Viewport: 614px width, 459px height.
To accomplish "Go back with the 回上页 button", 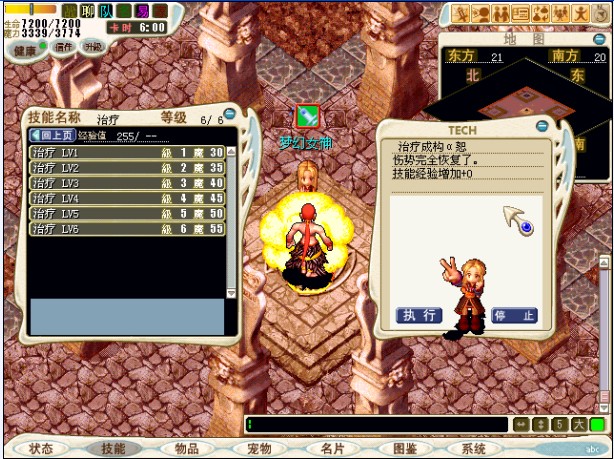I will [51, 136].
